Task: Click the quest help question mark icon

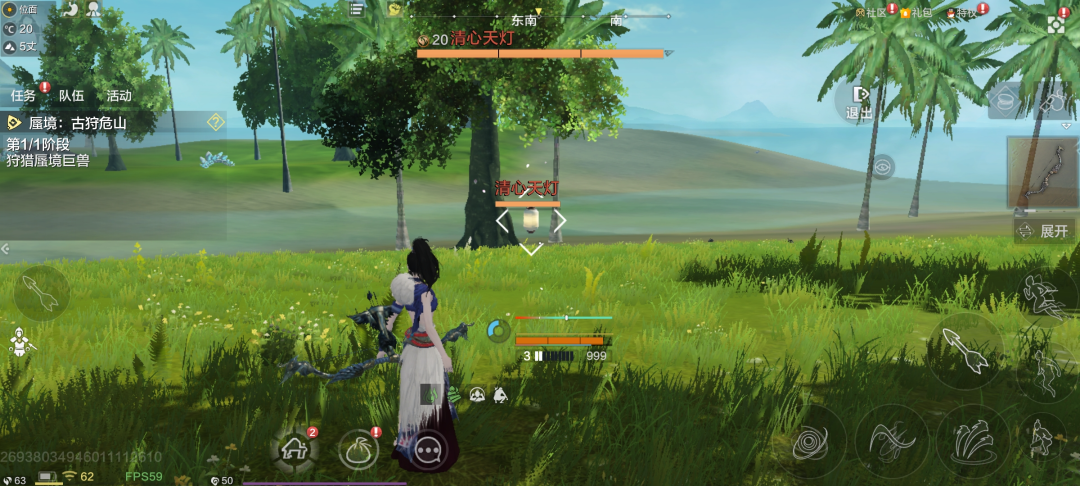Action: tap(215, 122)
